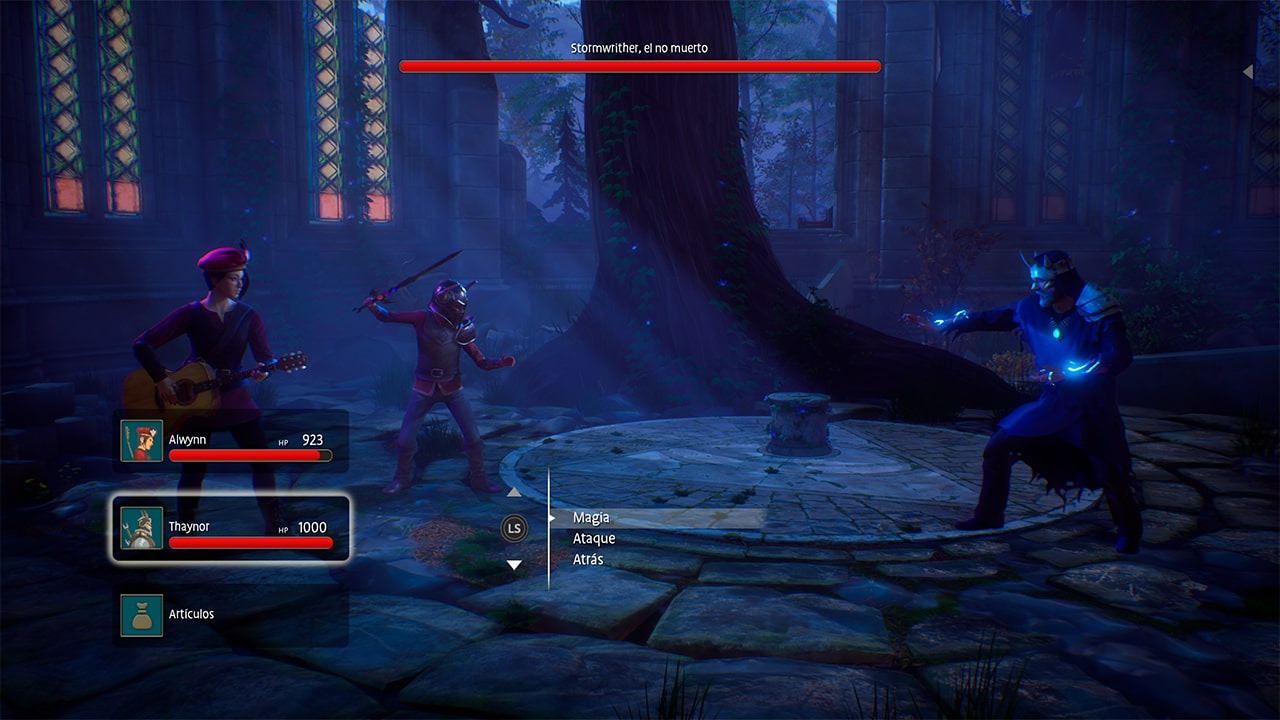Select Alwynn's party panel
Screen dimensions: 1280x720
(231, 441)
